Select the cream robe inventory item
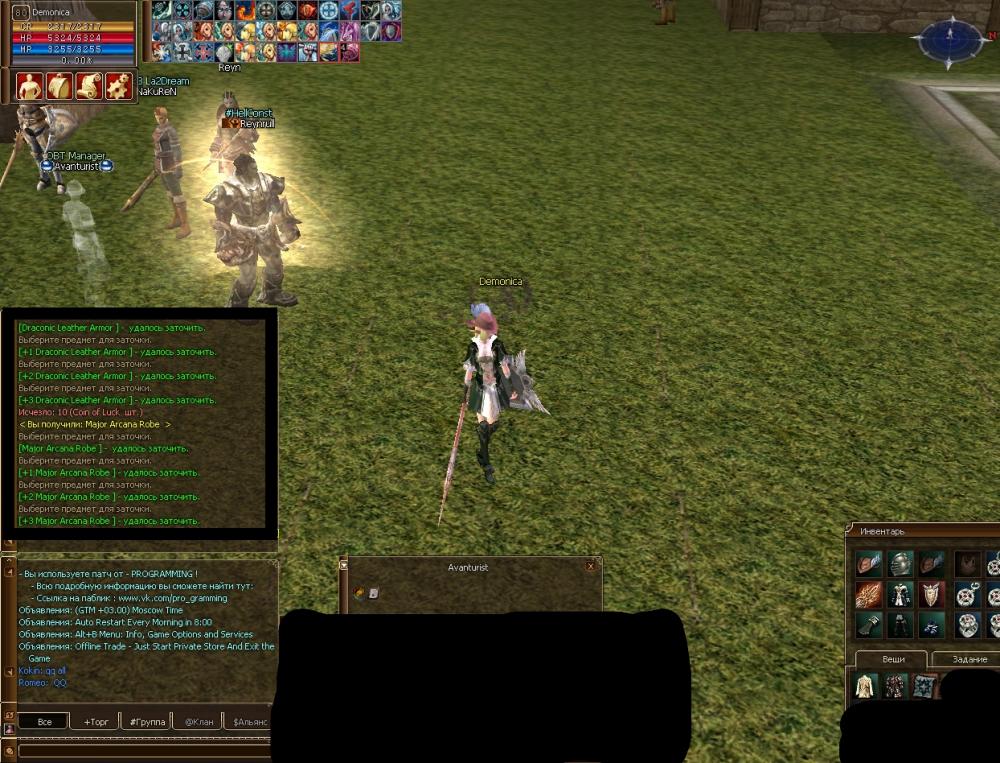Screen dimensions: 1000x763 coord(865,686)
